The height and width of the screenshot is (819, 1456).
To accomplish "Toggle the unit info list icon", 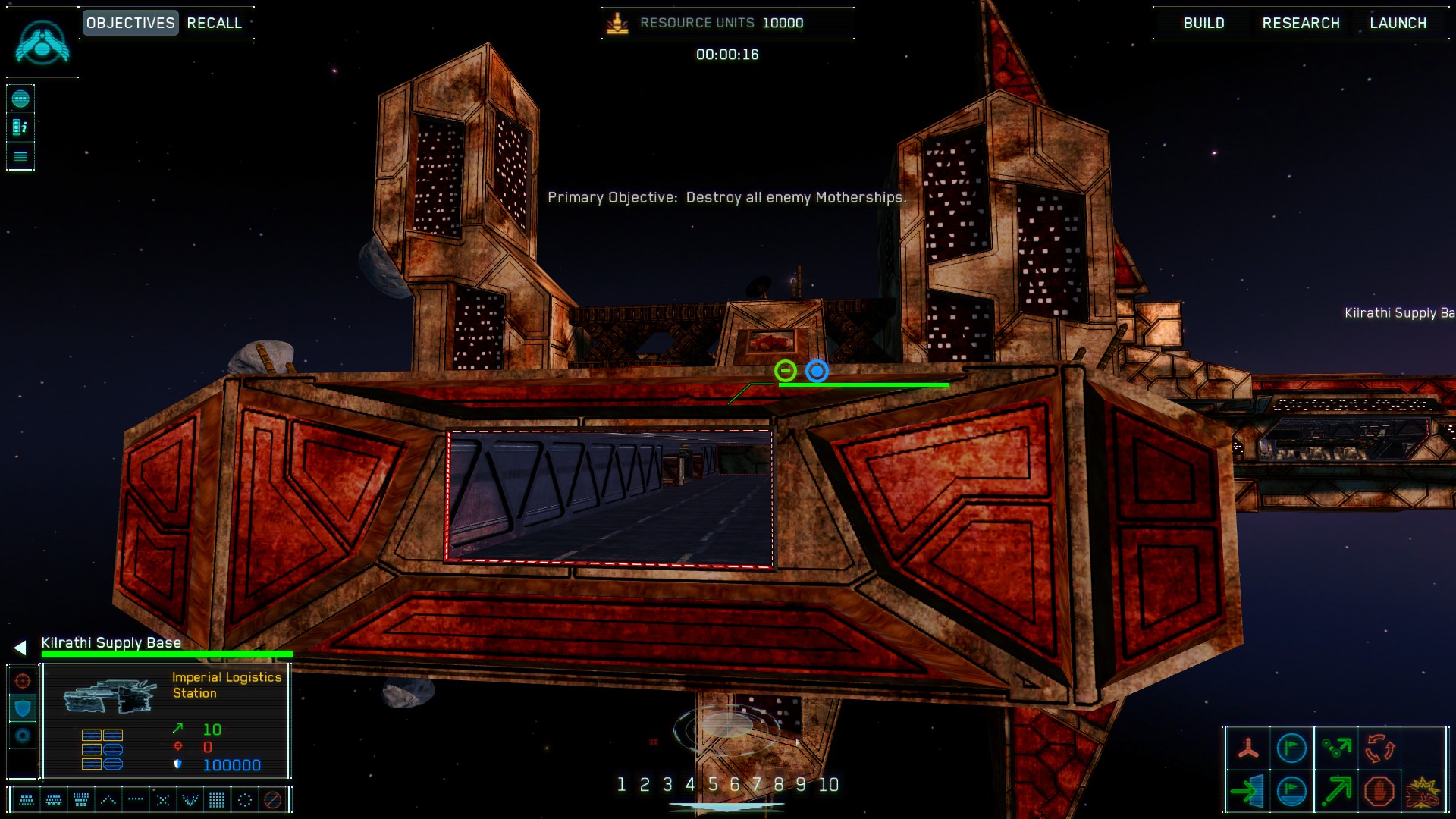I will (x=20, y=127).
